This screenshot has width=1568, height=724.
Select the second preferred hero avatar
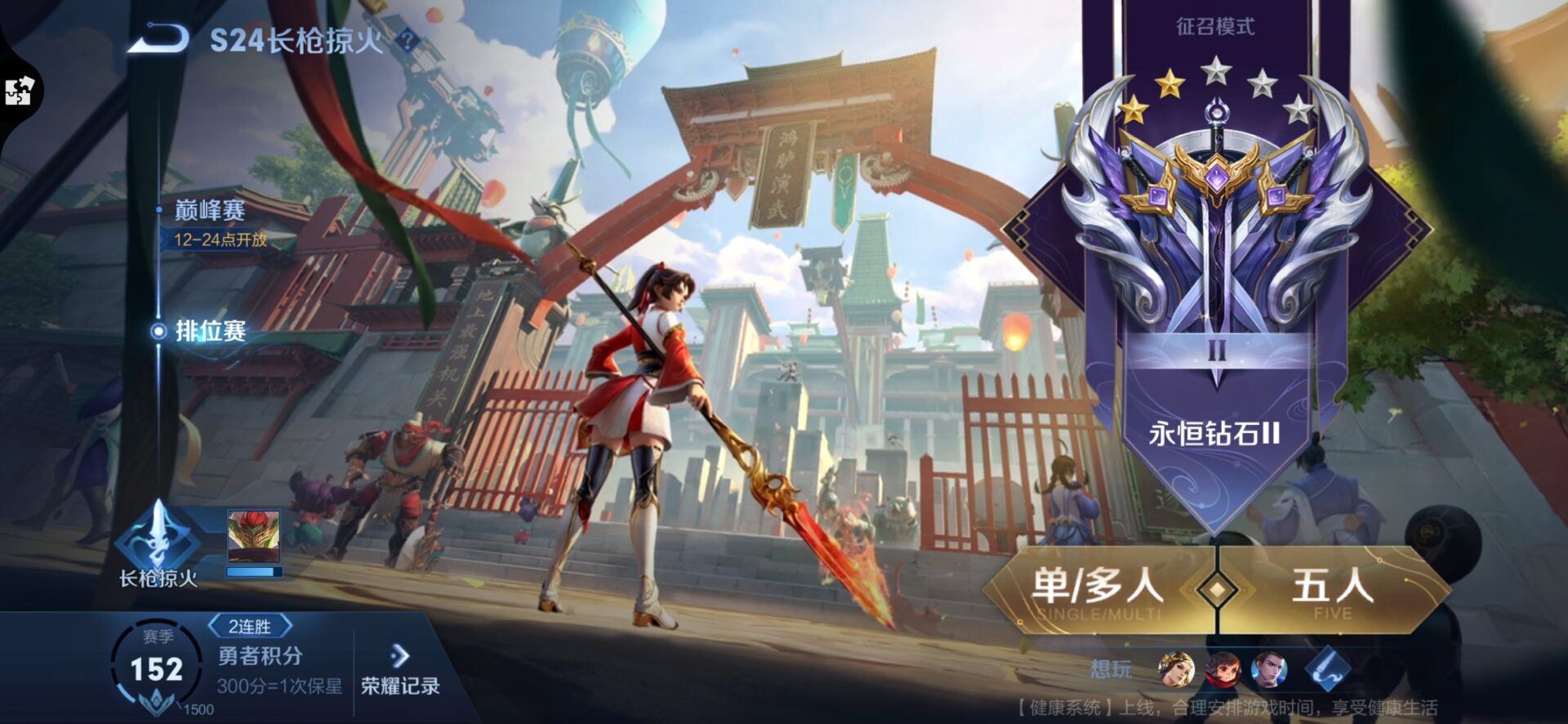1223,669
